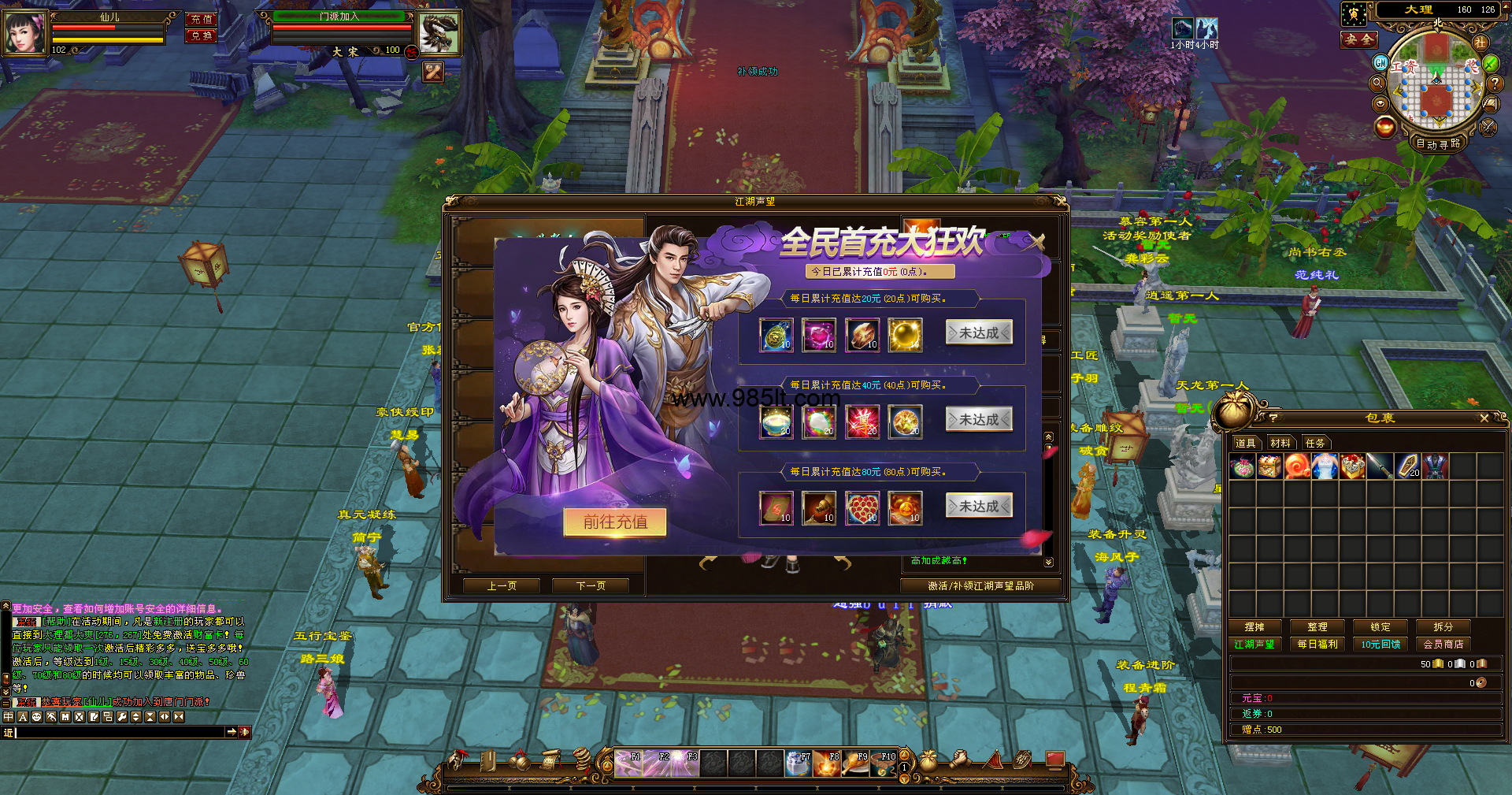Viewport: 1512px width, 795px height.
Task: Open the 安全 security button
Action: 1359,39
